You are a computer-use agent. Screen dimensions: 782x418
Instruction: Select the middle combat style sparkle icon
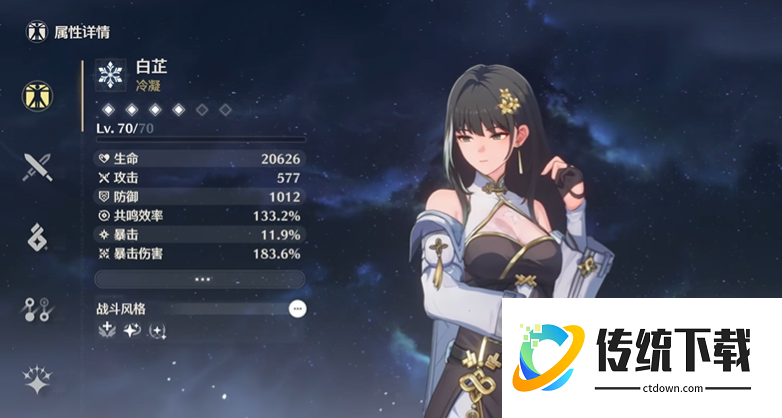132,331
